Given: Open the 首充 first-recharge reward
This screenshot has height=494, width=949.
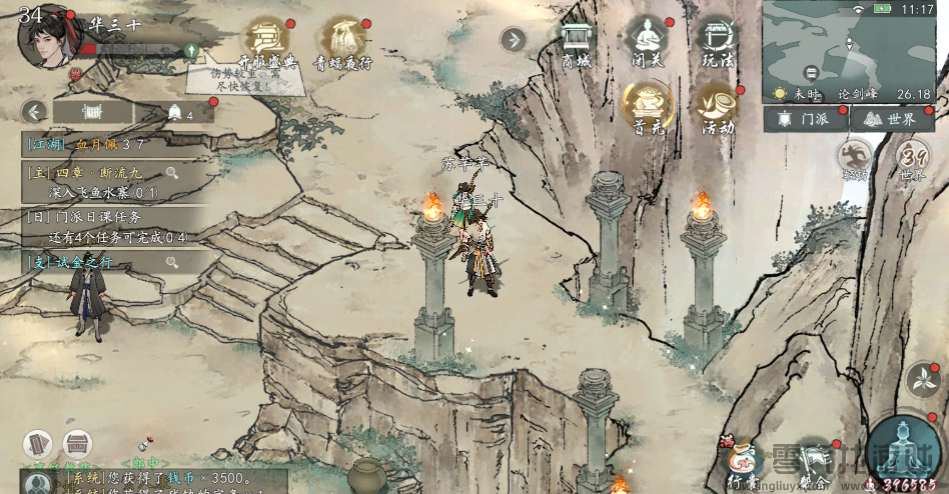Looking at the screenshot, I should tap(646, 106).
